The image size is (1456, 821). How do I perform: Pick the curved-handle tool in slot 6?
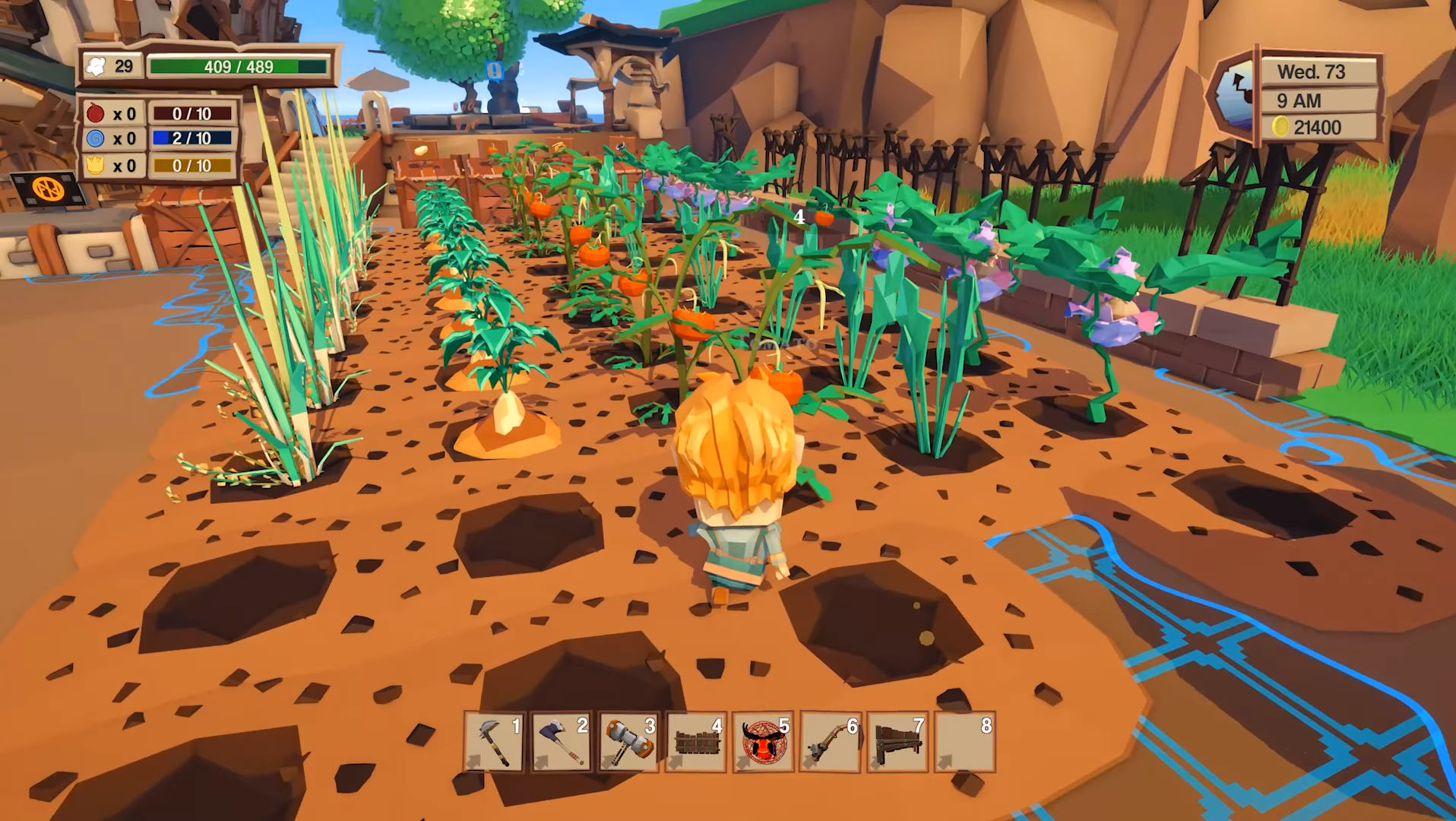pyautogui.click(x=830, y=742)
